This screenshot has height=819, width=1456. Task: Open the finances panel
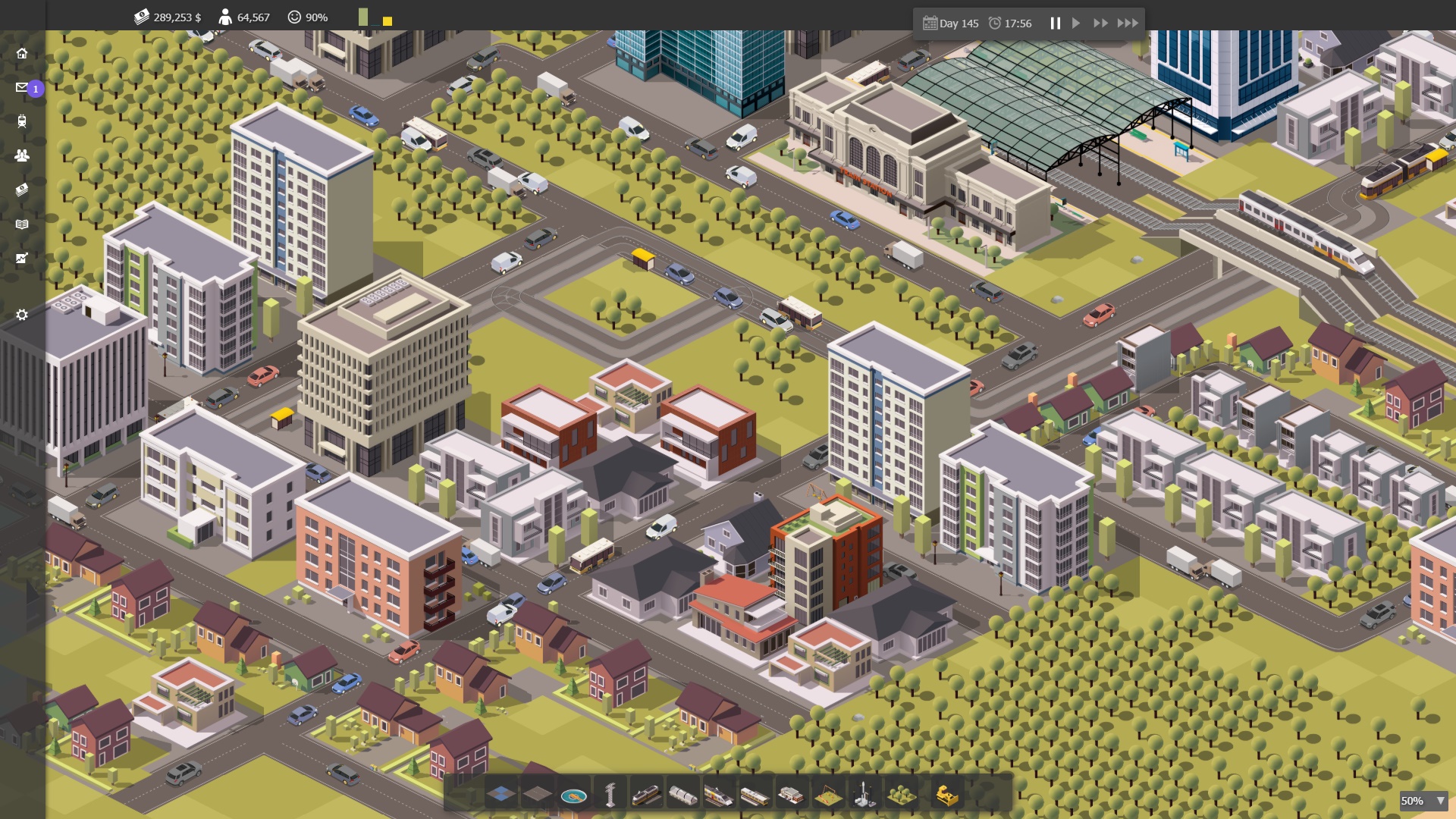pyautogui.click(x=21, y=189)
